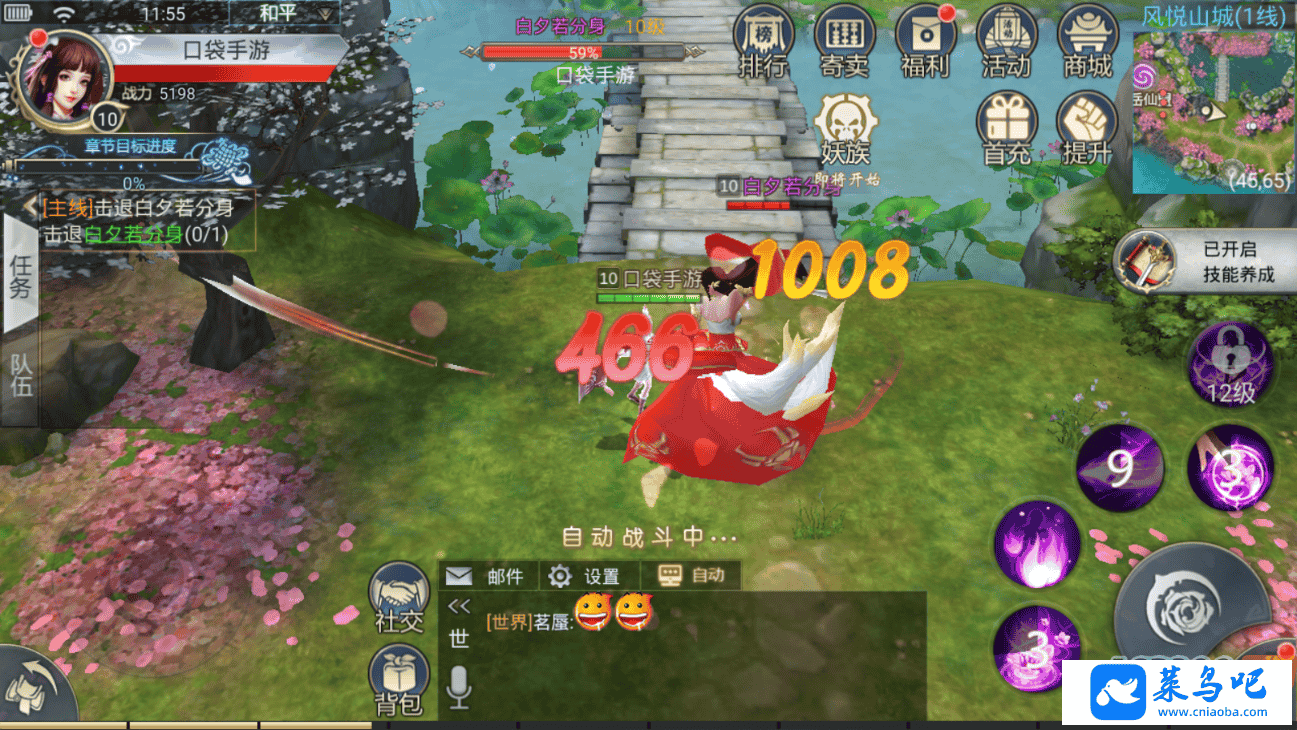Switch to the 队伍 team tab
1297x730 pixels.
click(20, 375)
